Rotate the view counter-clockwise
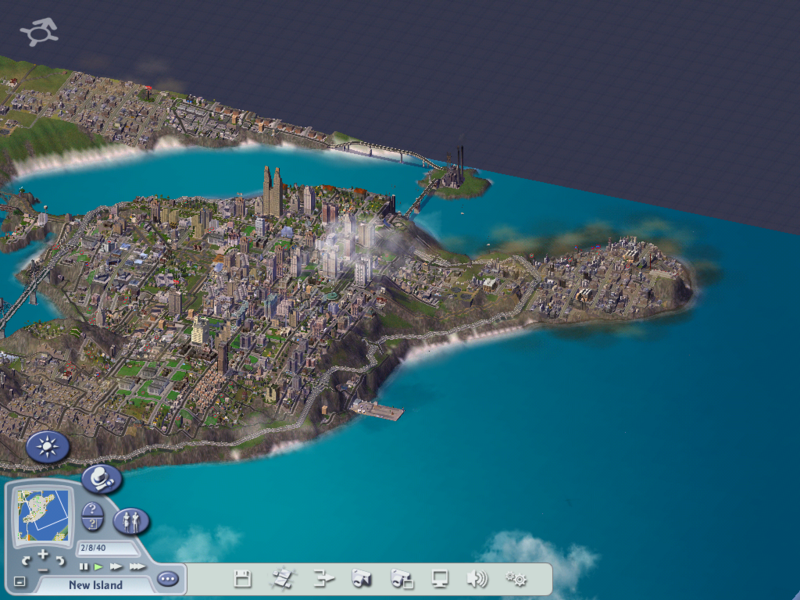Viewport: 800px width, 600px height. (x=26, y=561)
